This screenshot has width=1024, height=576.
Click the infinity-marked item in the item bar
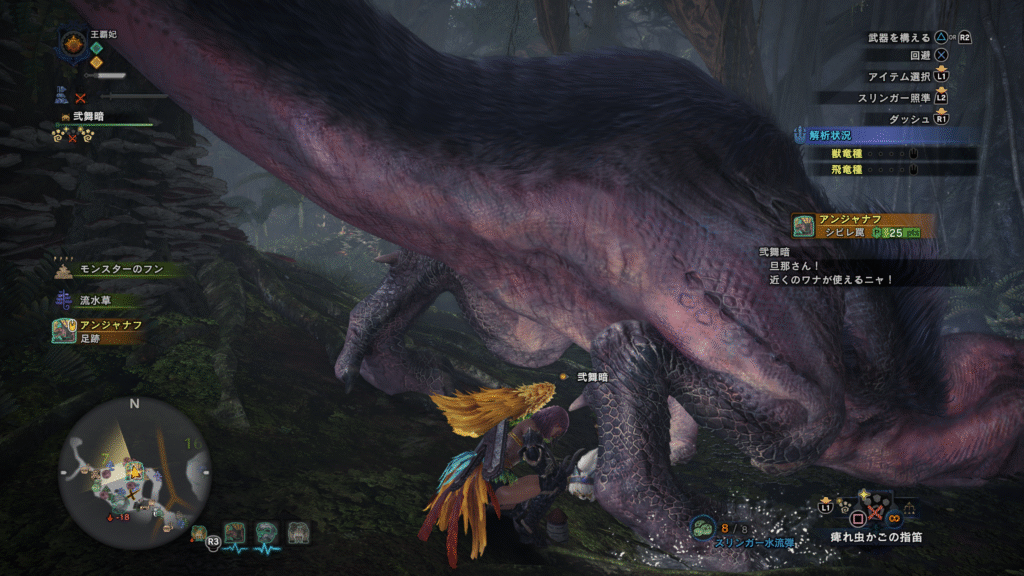click(x=895, y=517)
